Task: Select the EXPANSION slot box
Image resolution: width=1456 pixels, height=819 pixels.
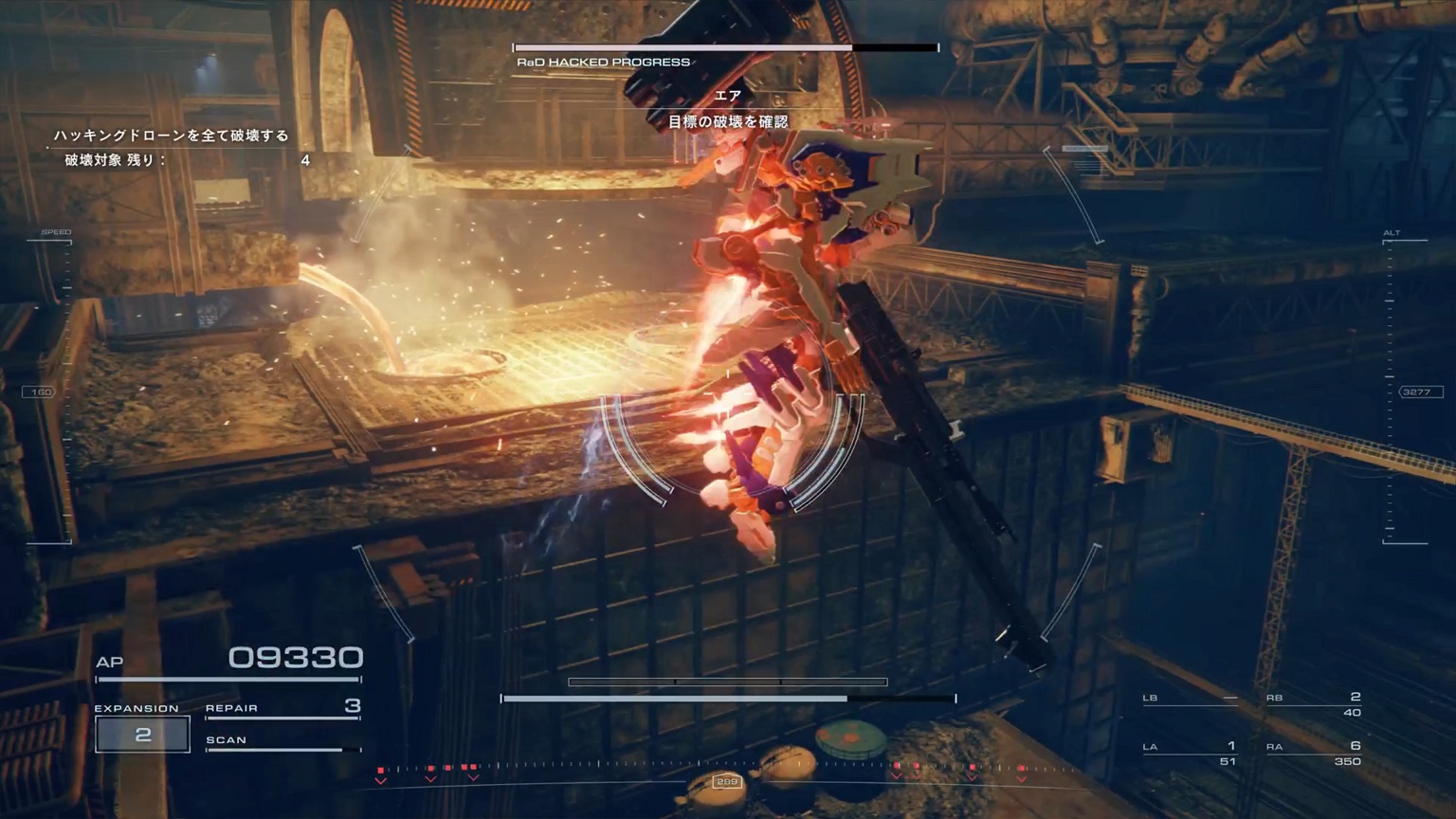Action: 142,735
